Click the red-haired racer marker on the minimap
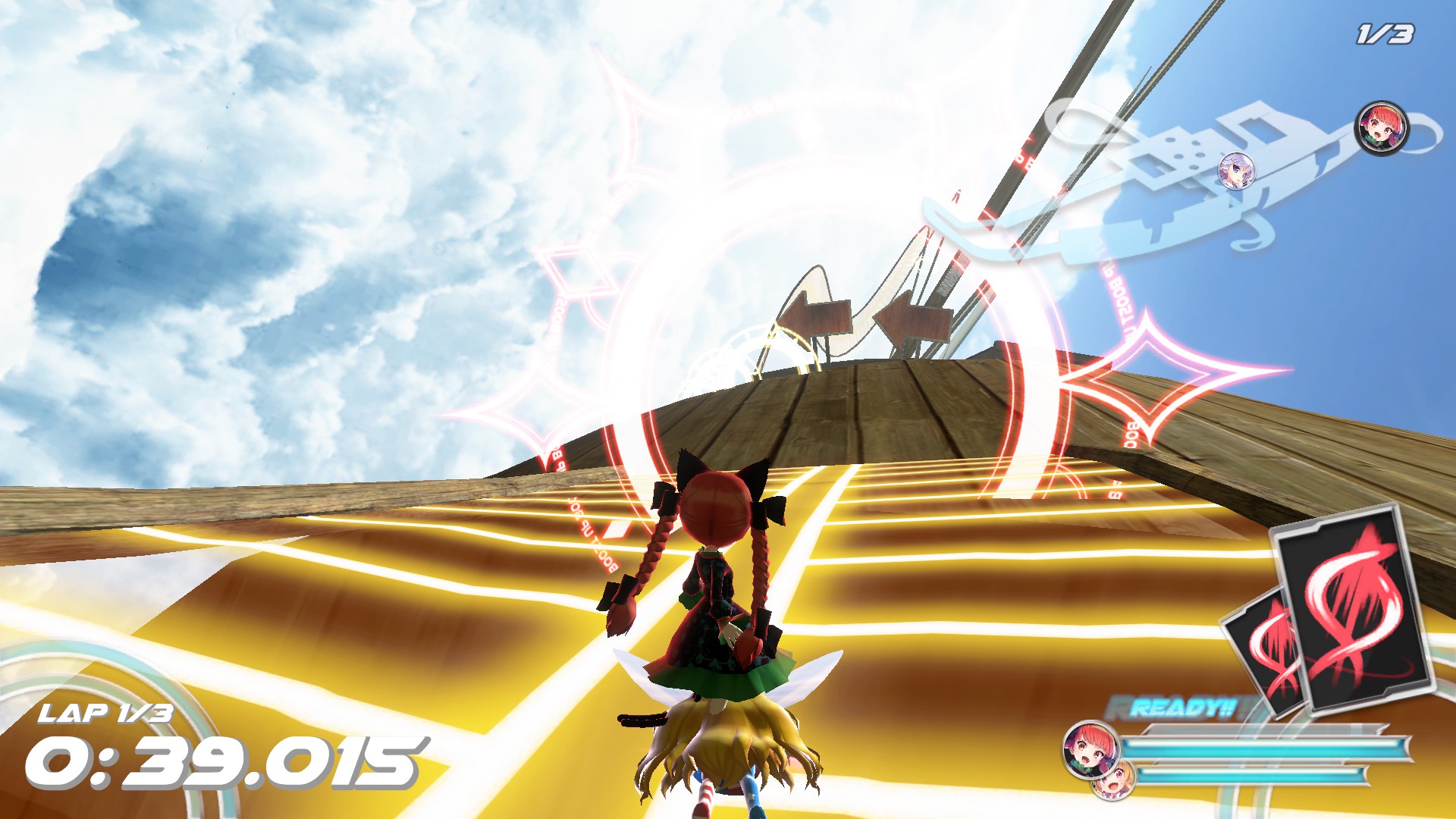The image size is (1456, 819). [x=1381, y=128]
